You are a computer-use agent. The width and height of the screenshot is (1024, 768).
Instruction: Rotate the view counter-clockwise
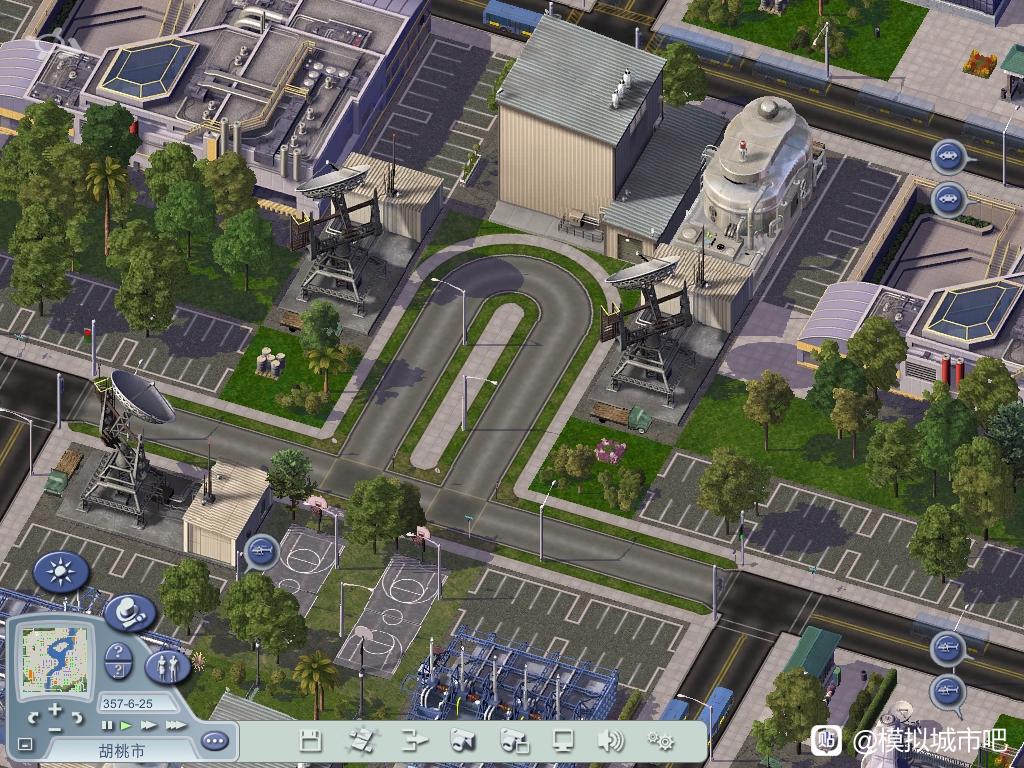(x=34, y=718)
